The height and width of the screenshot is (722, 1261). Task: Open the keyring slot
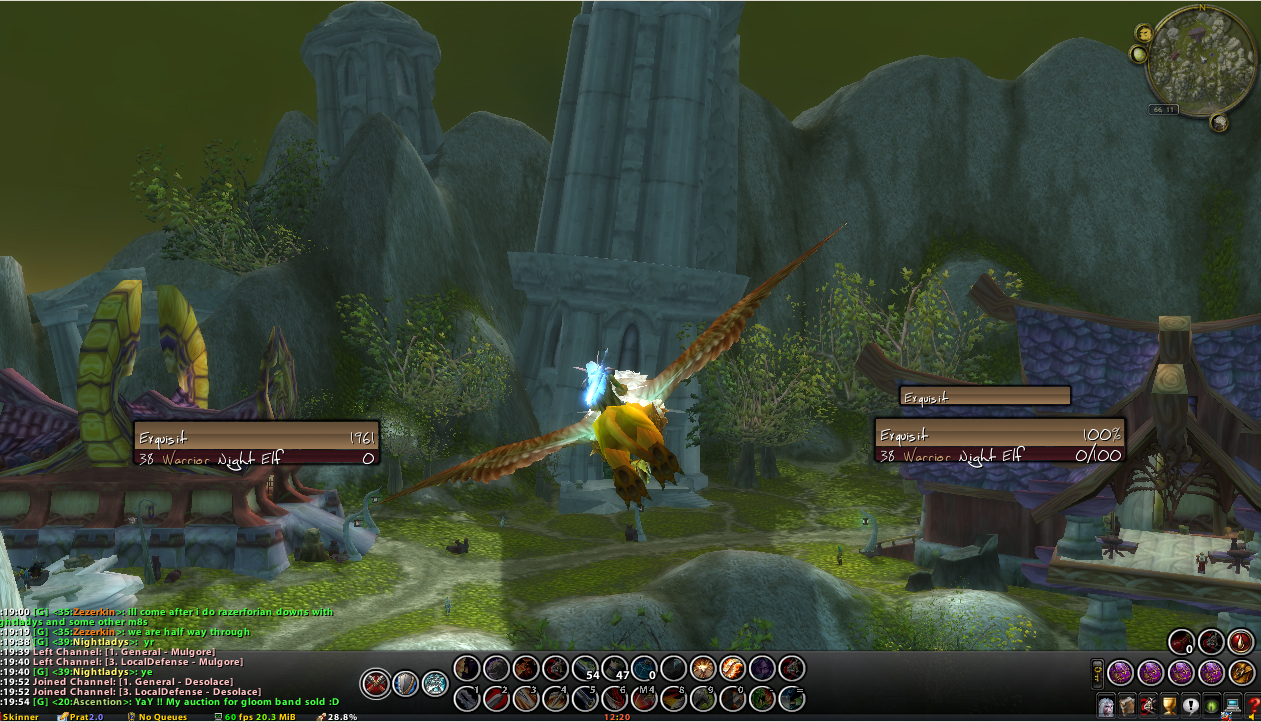(1097, 672)
